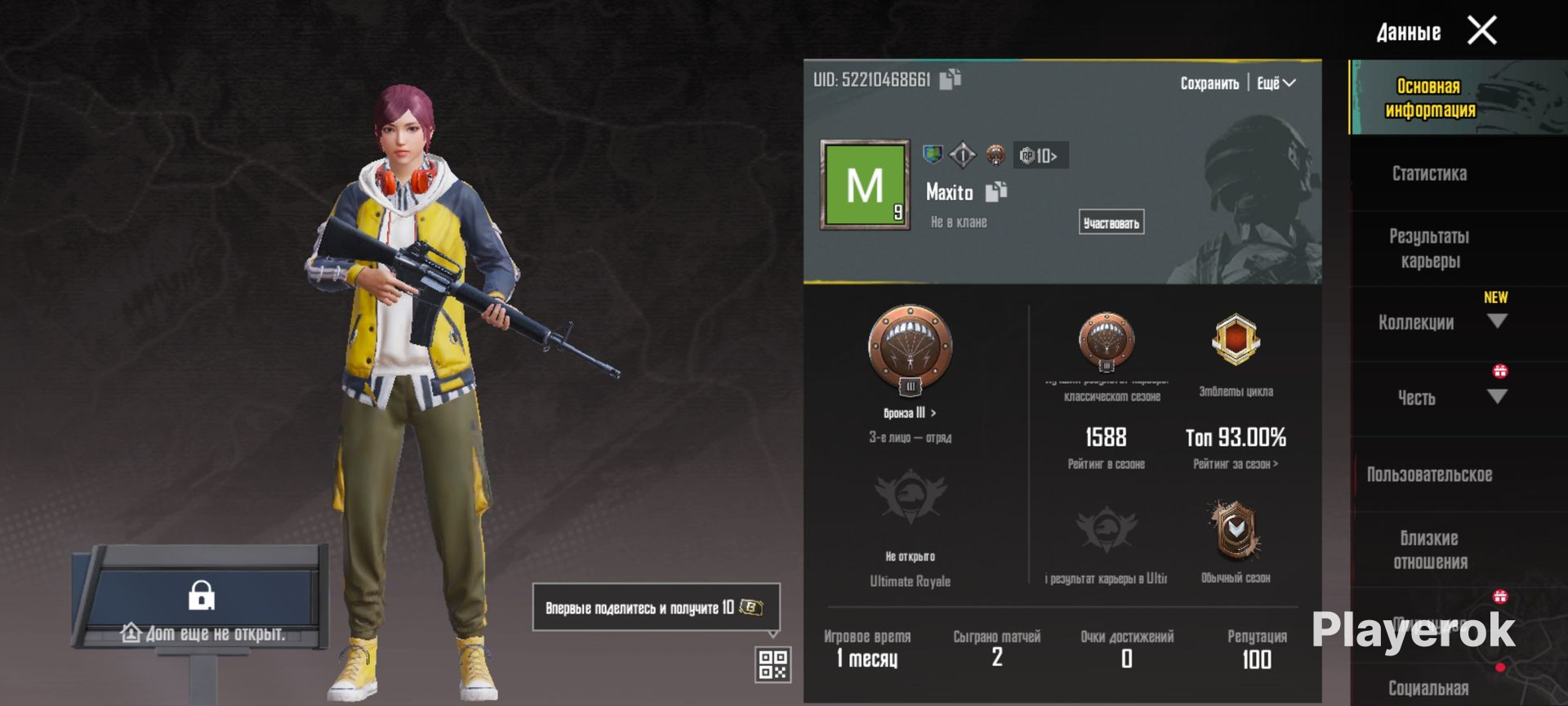Open the RP 10 badge

point(1040,155)
